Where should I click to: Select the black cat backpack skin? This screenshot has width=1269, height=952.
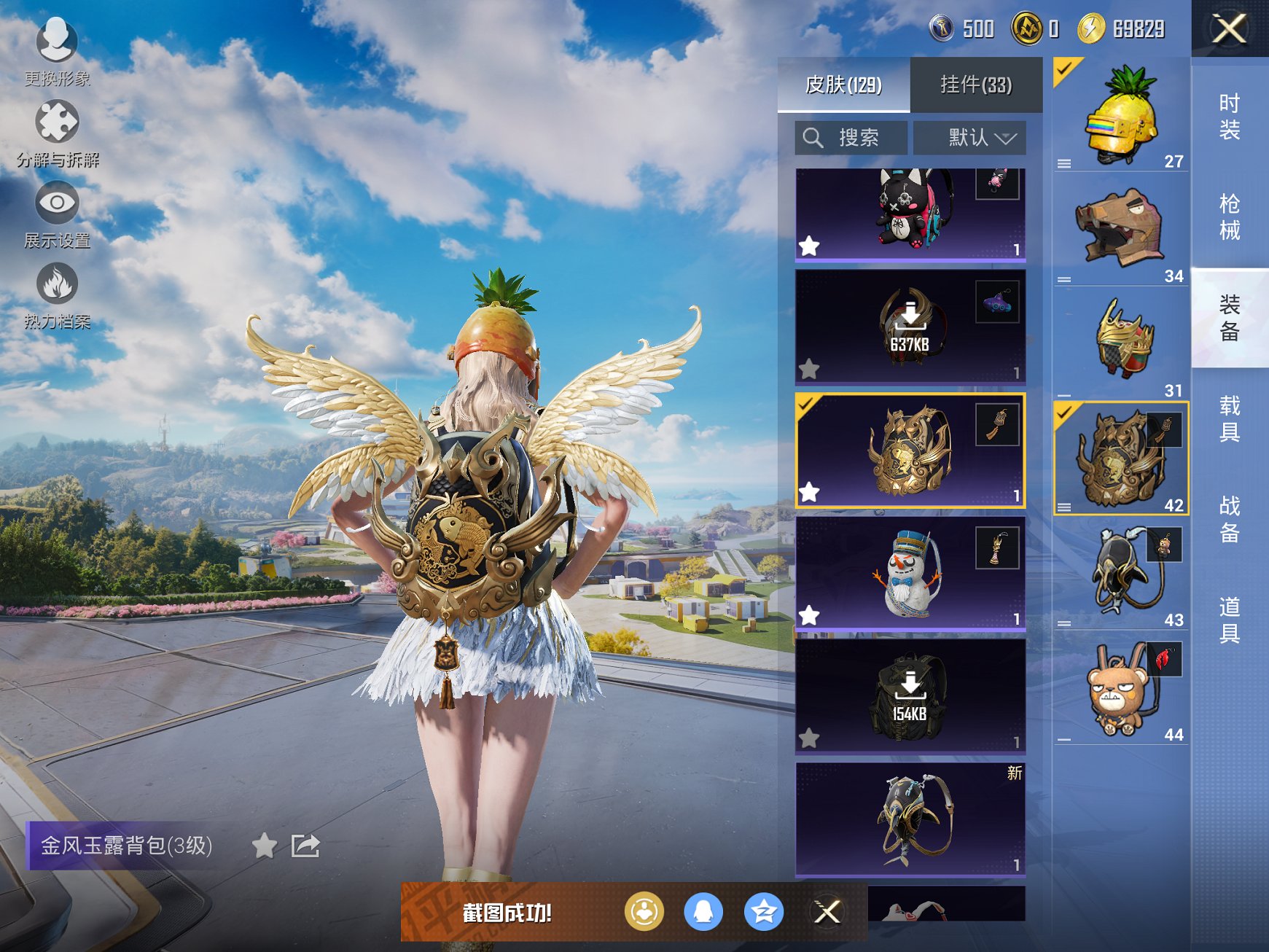910,214
